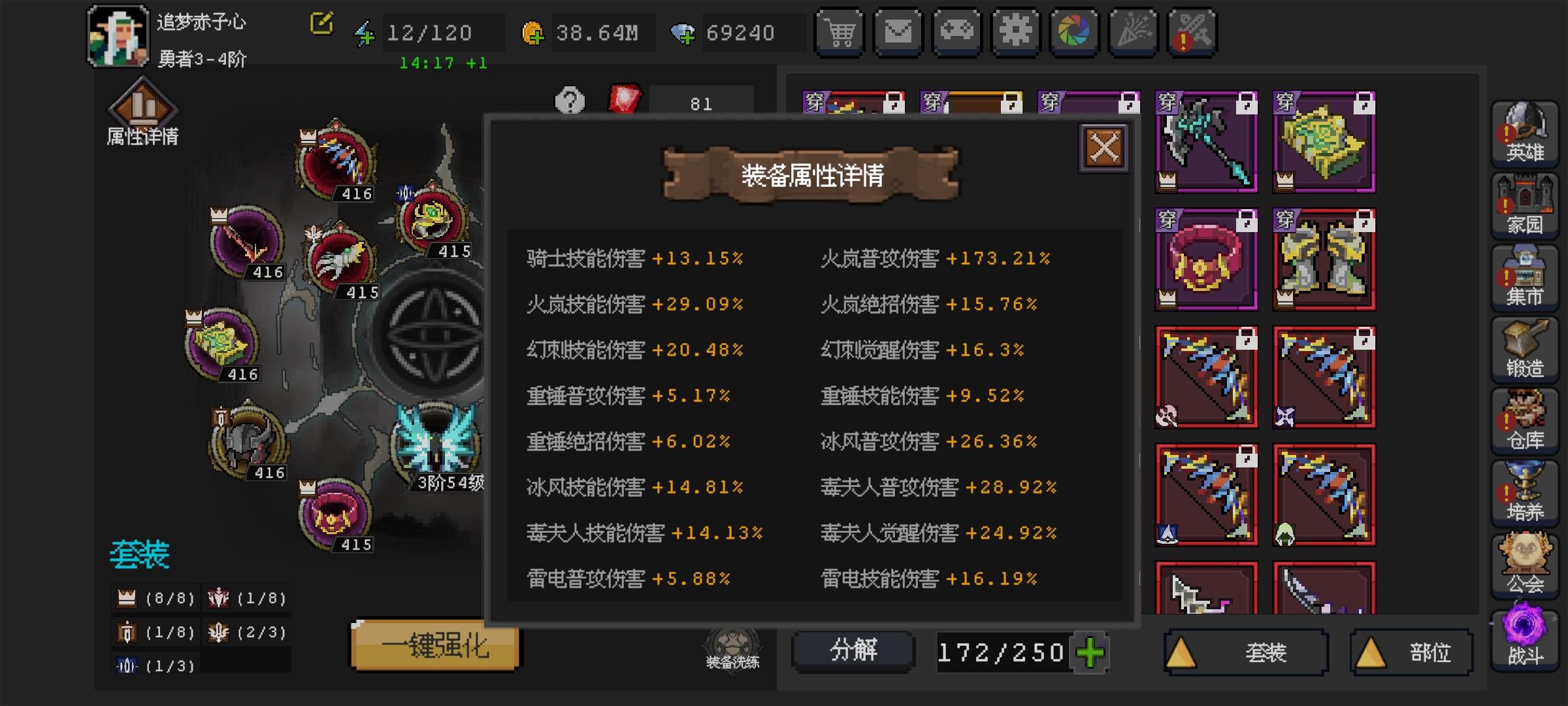This screenshot has width=1568, height=706.
Task: Open the mail inbox icon
Action: [x=898, y=31]
